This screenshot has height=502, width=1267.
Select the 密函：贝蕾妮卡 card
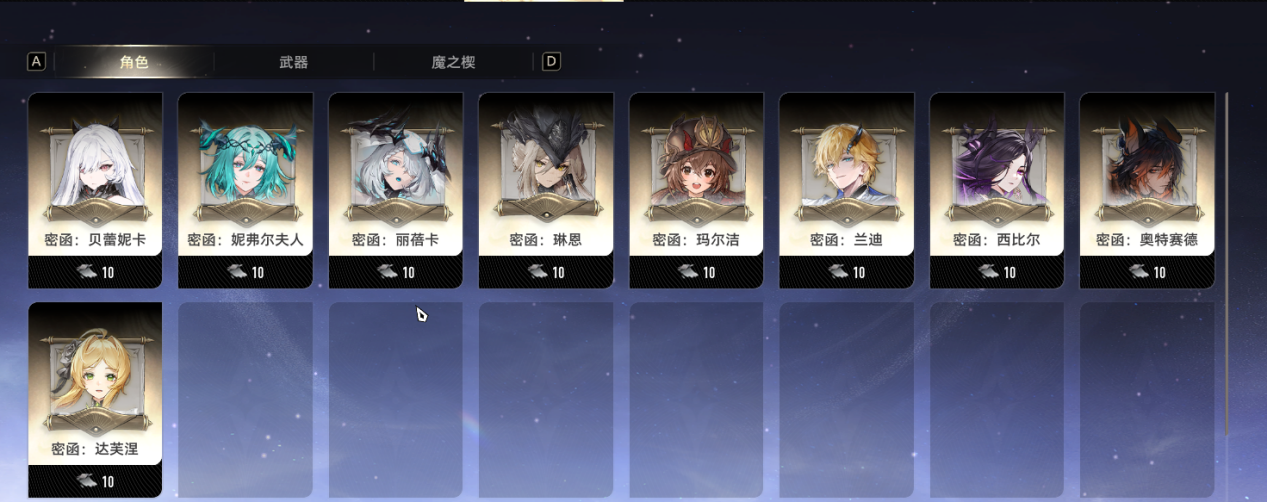point(95,190)
